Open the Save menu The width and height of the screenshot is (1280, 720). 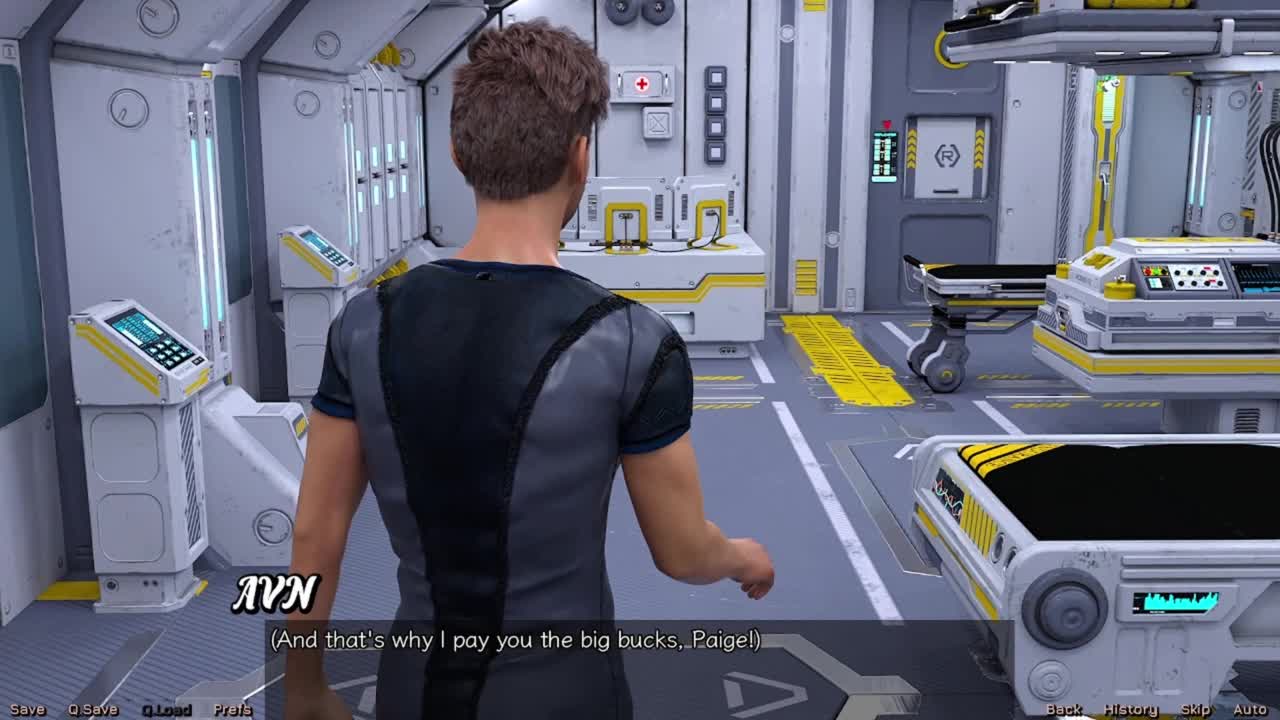tap(27, 709)
